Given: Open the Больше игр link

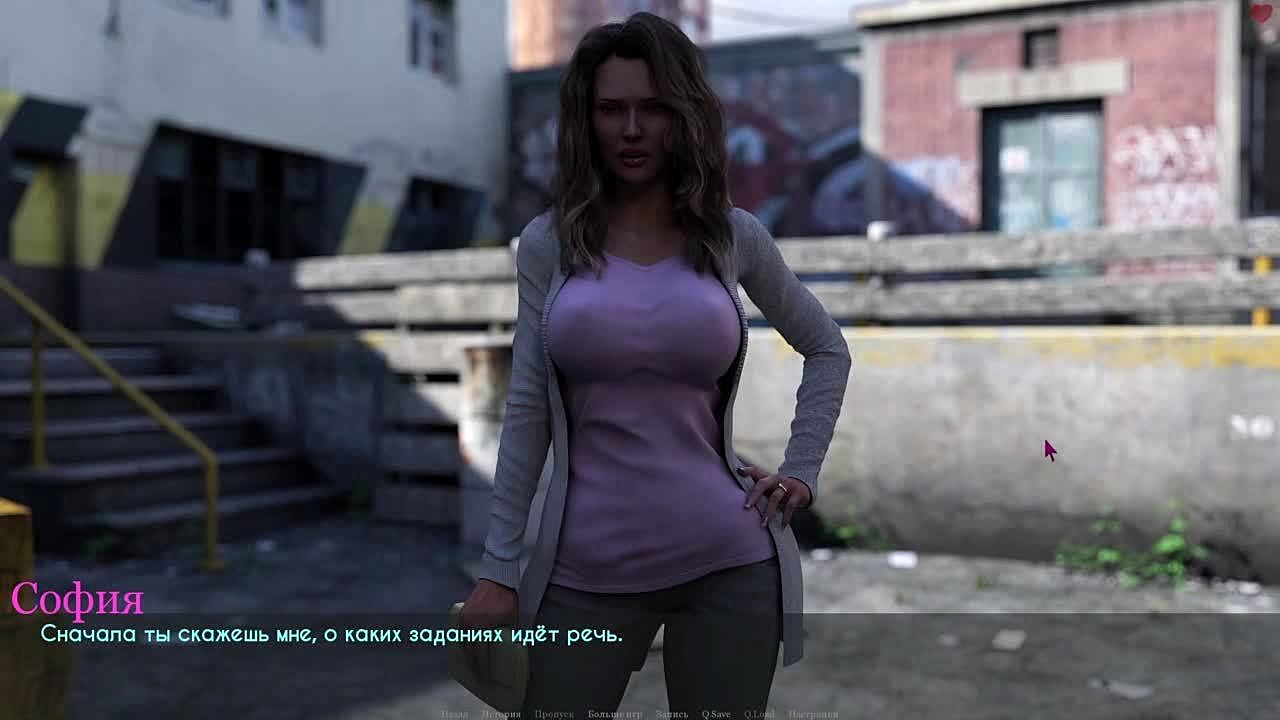Looking at the screenshot, I should (615, 714).
